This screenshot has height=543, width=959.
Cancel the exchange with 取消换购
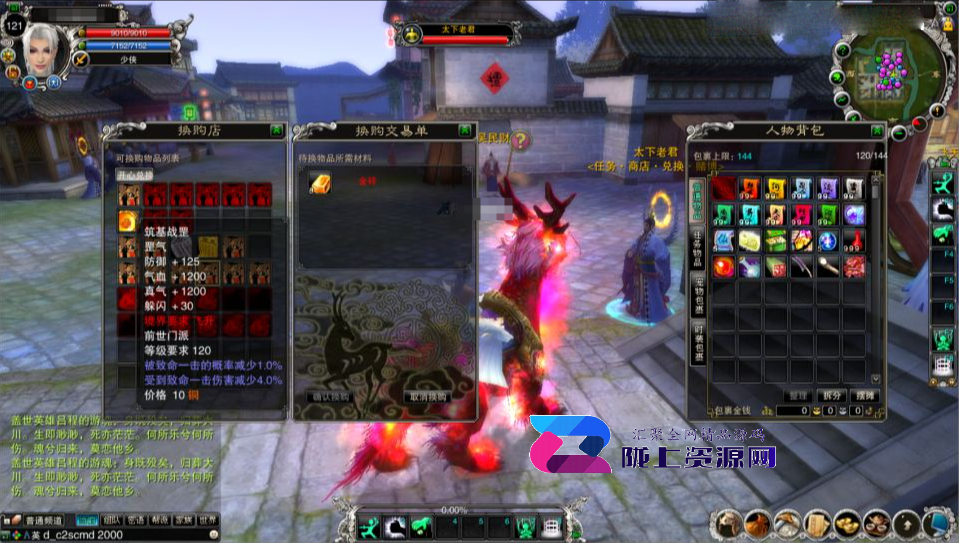(x=427, y=396)
